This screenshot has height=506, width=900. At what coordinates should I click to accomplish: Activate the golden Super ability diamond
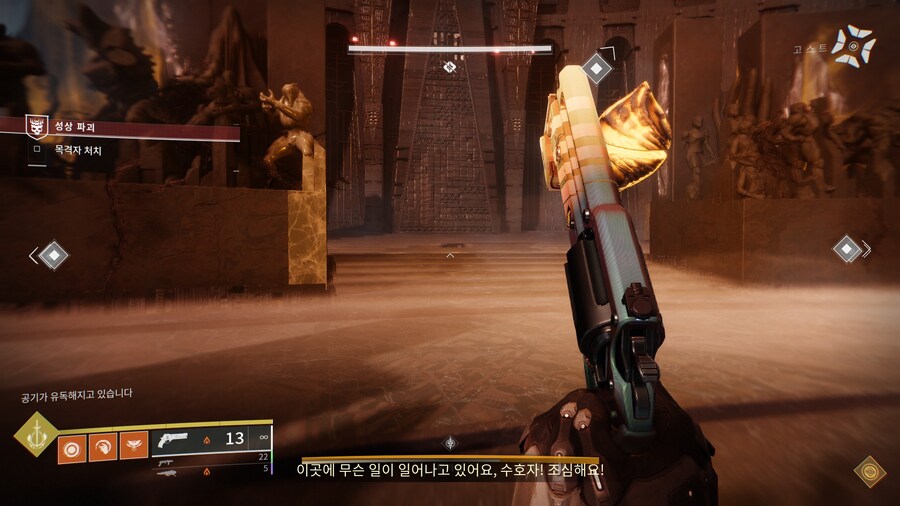(x=36, y=434)
